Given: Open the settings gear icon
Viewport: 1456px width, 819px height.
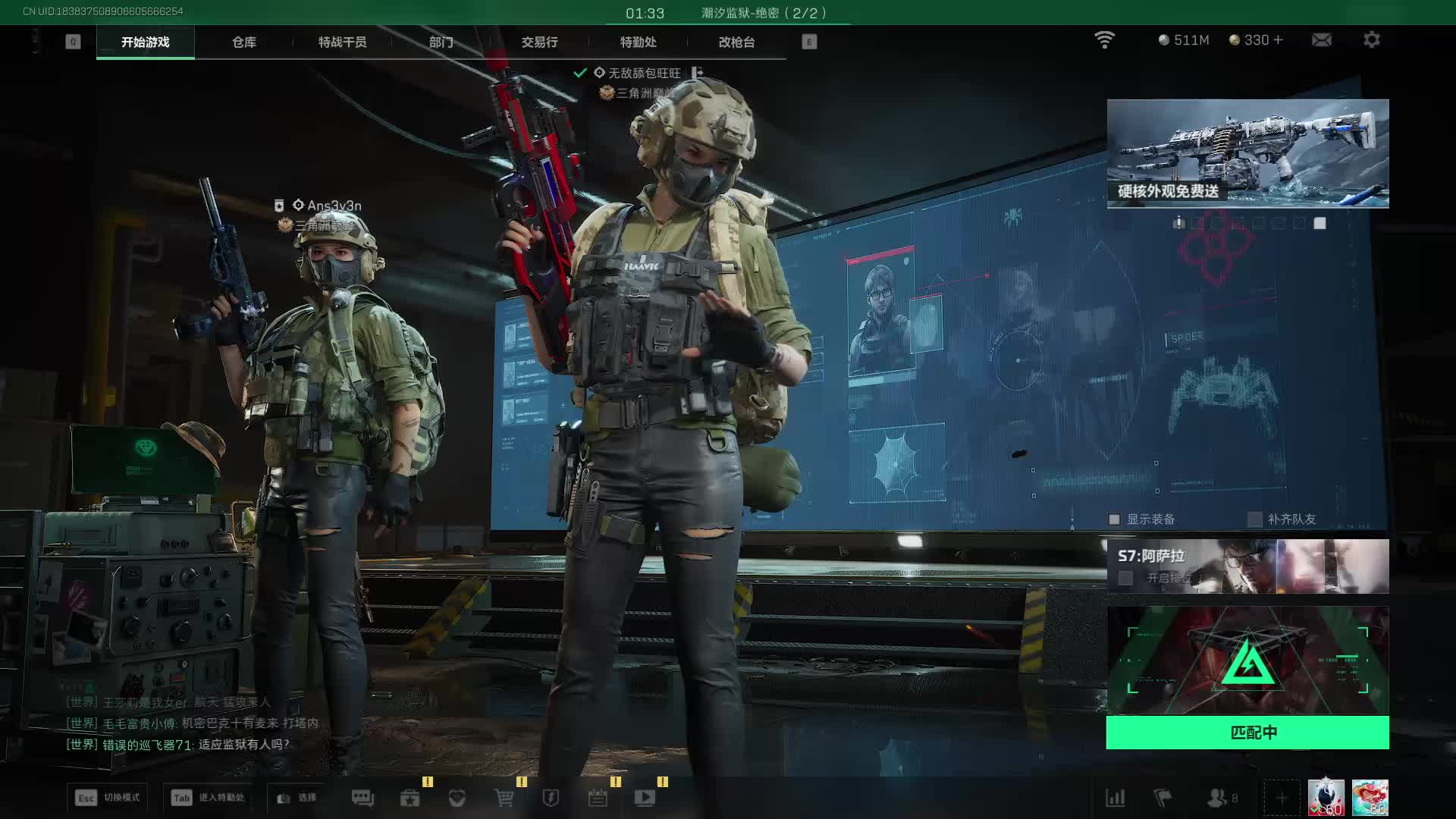Looking at the screenshot, I should (1372, 40).
